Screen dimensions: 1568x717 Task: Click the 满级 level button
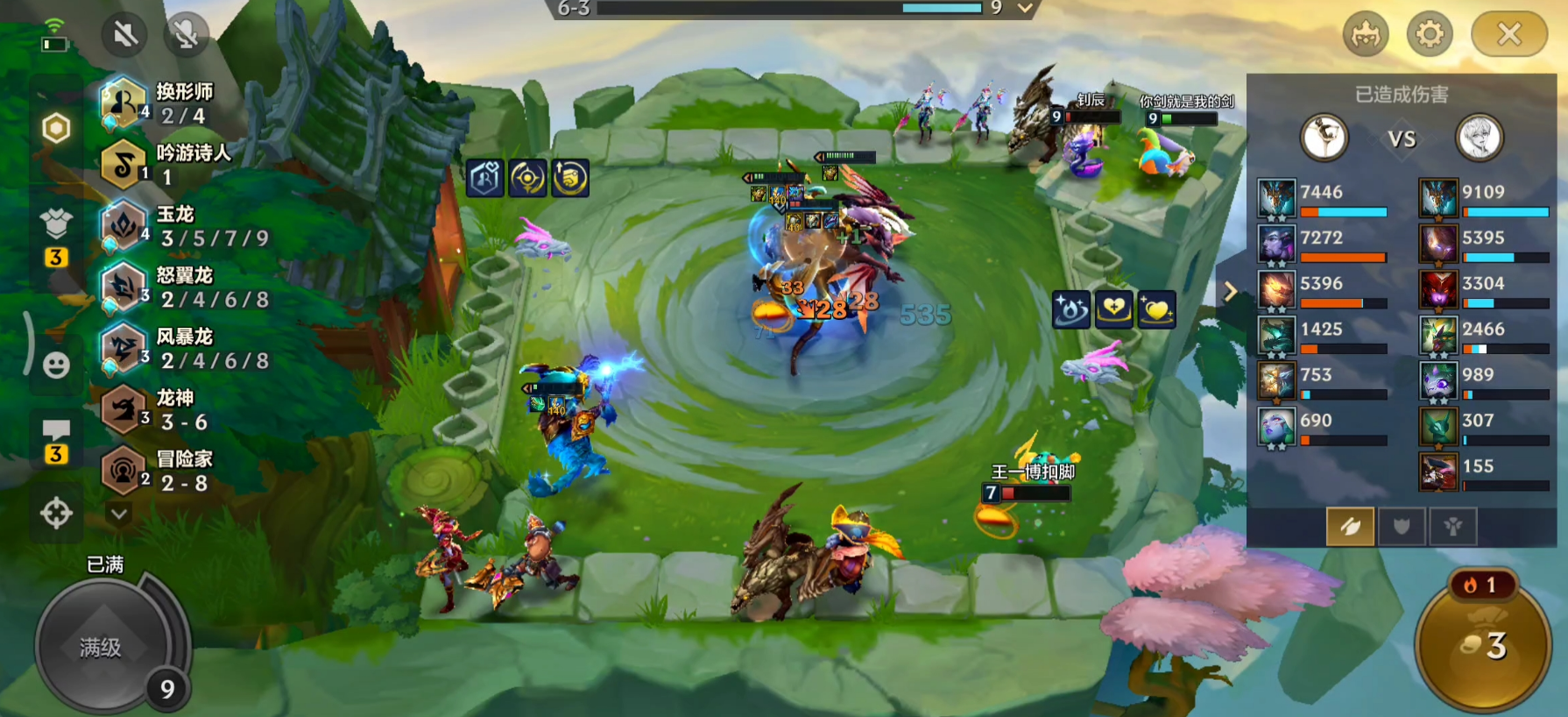102,647
